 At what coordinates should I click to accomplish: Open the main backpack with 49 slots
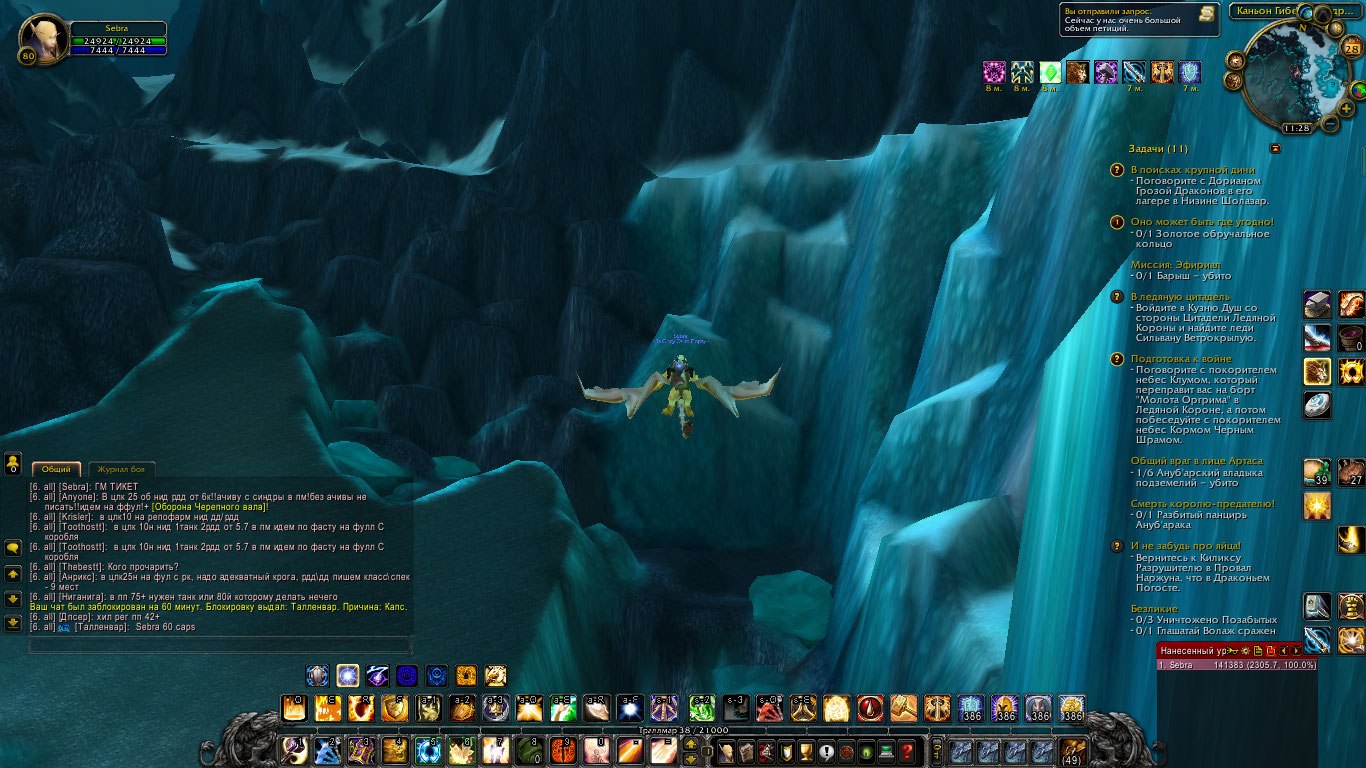pyautogui.click(x=1073, y=752)
